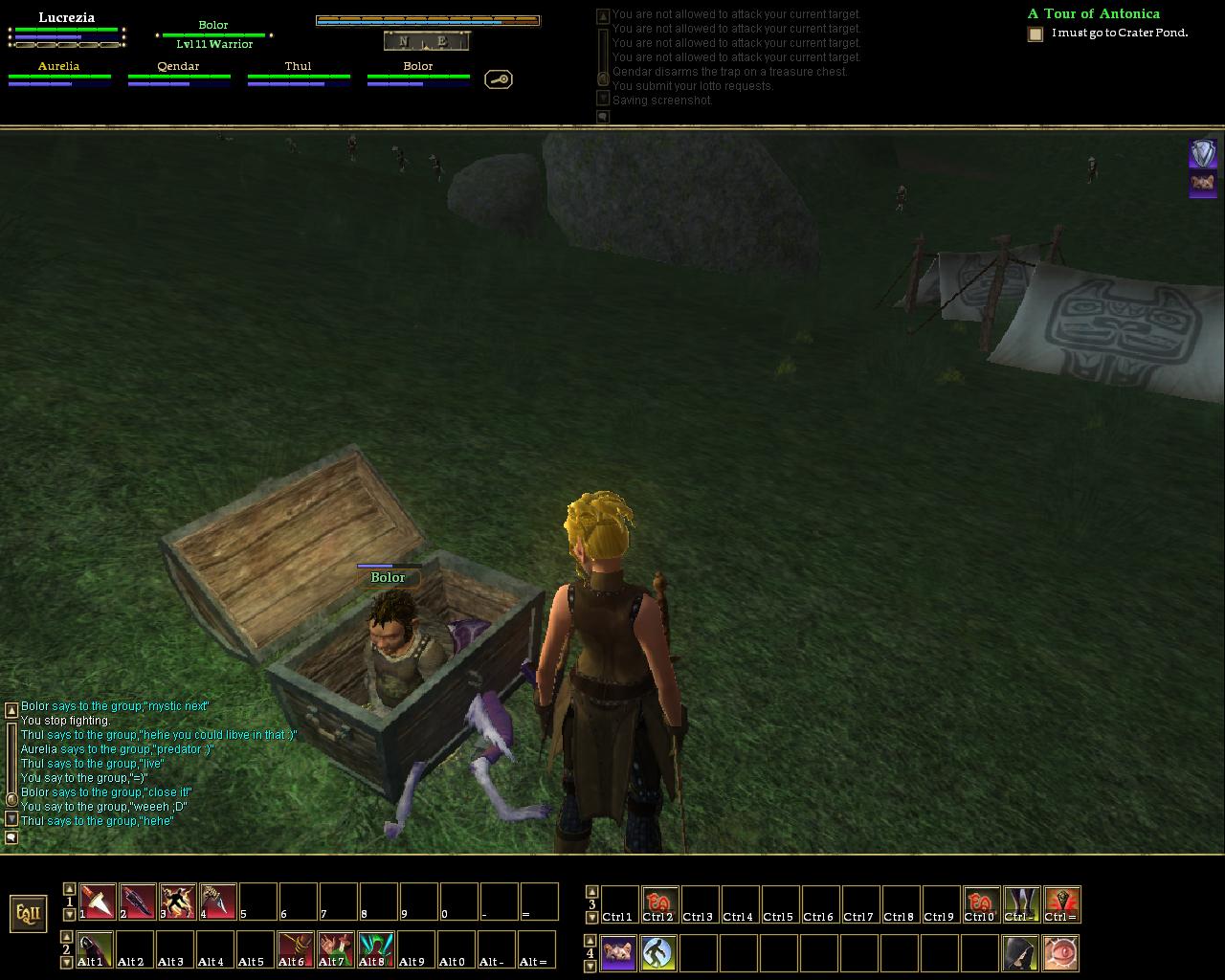Image resolution: width=1225 pixels, height=980 pixels.
Task: Activate the green glowing figure ability on Alt 8
Action: click(376, 949)
